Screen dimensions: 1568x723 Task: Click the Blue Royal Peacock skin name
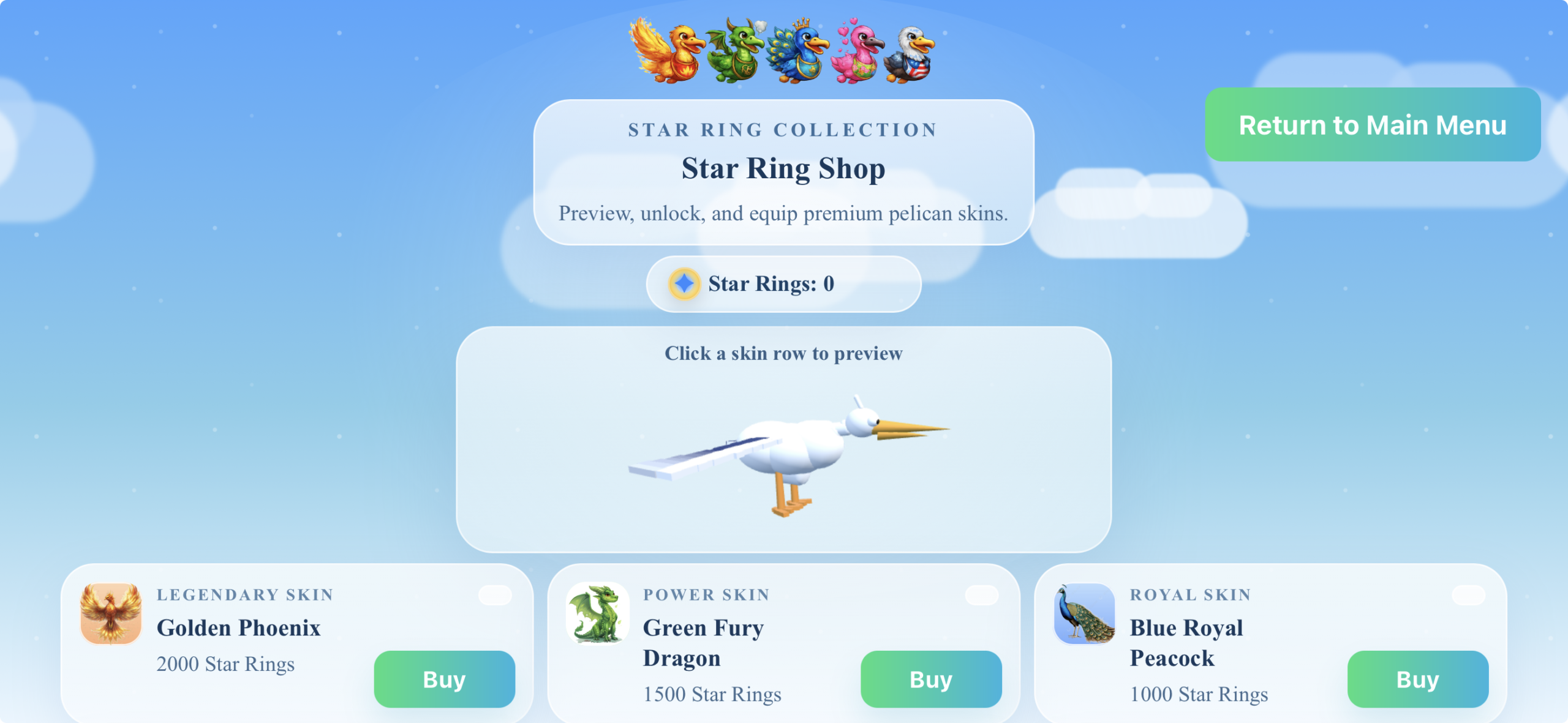1186,642
